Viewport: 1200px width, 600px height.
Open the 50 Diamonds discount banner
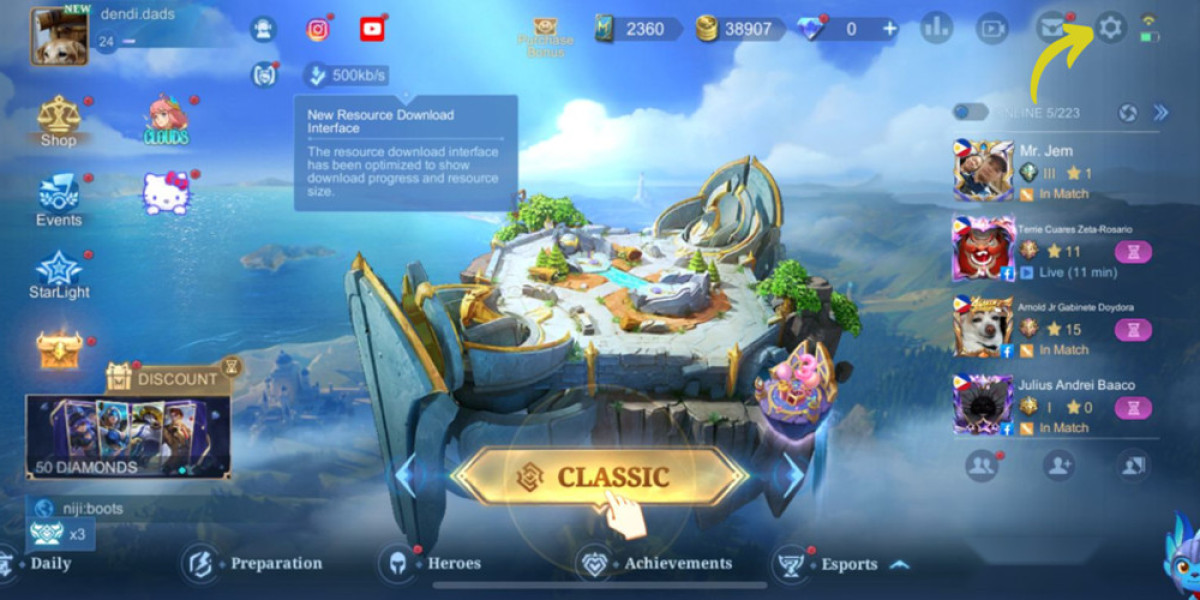click(128, 435)
